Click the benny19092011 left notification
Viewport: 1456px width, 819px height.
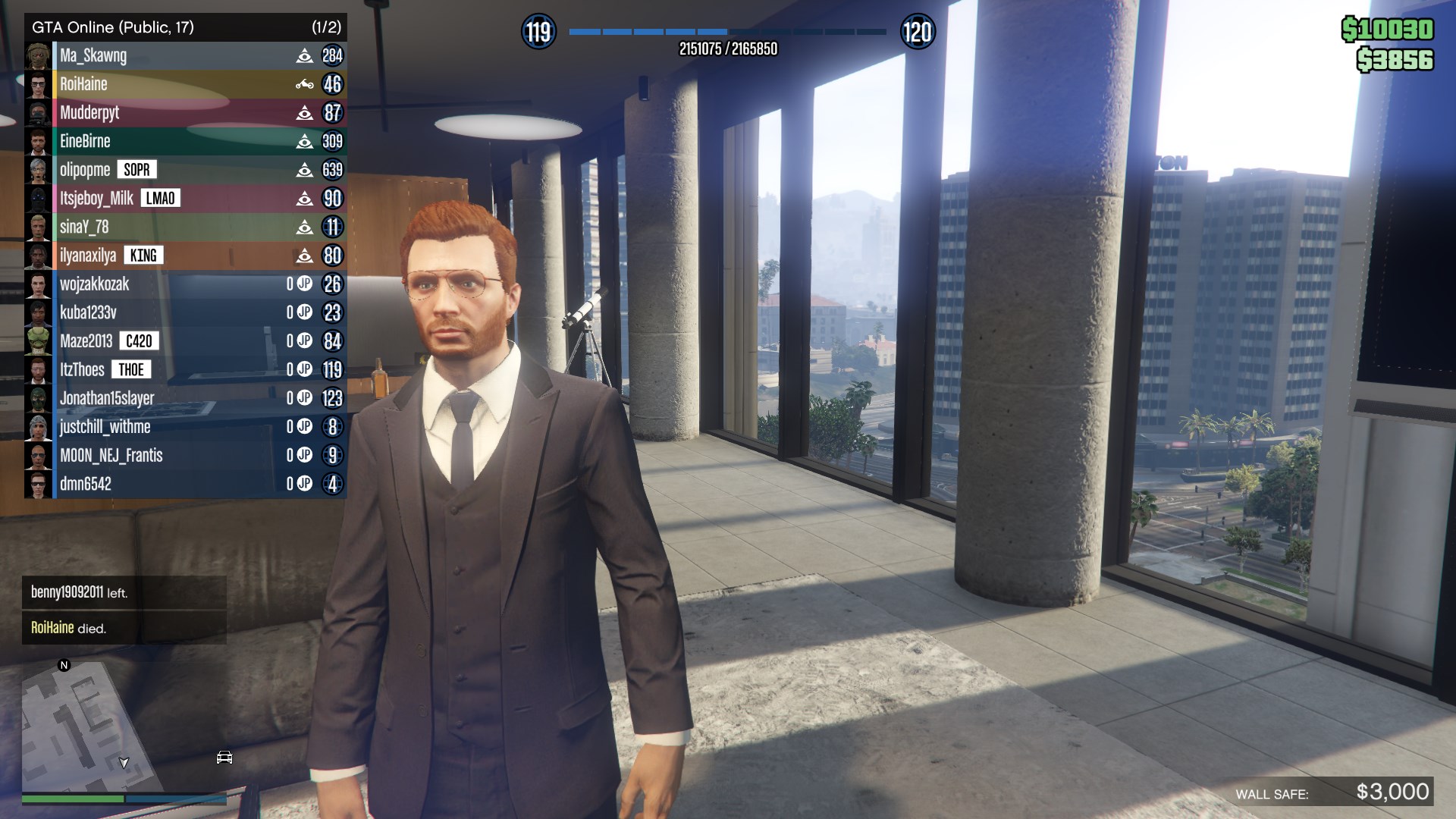(124, 592)
